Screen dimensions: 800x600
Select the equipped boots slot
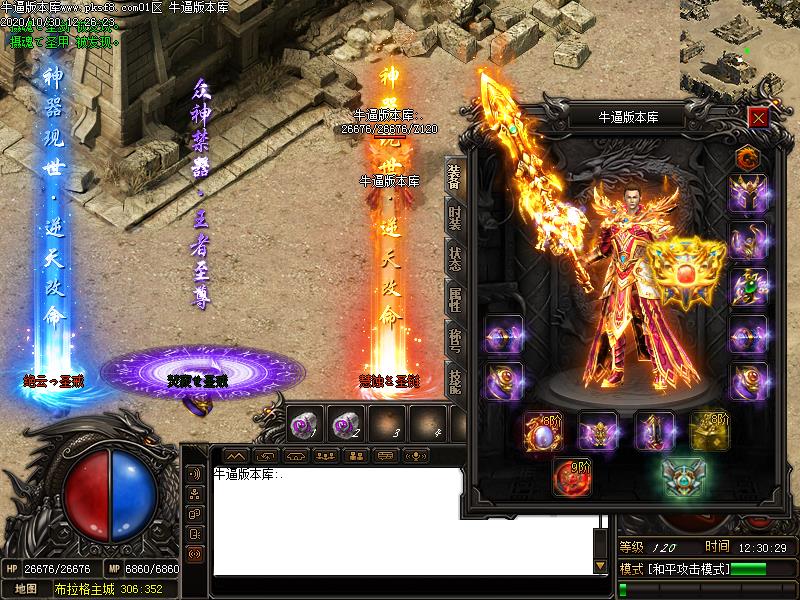pyautogui.click(x=653, y=431)
